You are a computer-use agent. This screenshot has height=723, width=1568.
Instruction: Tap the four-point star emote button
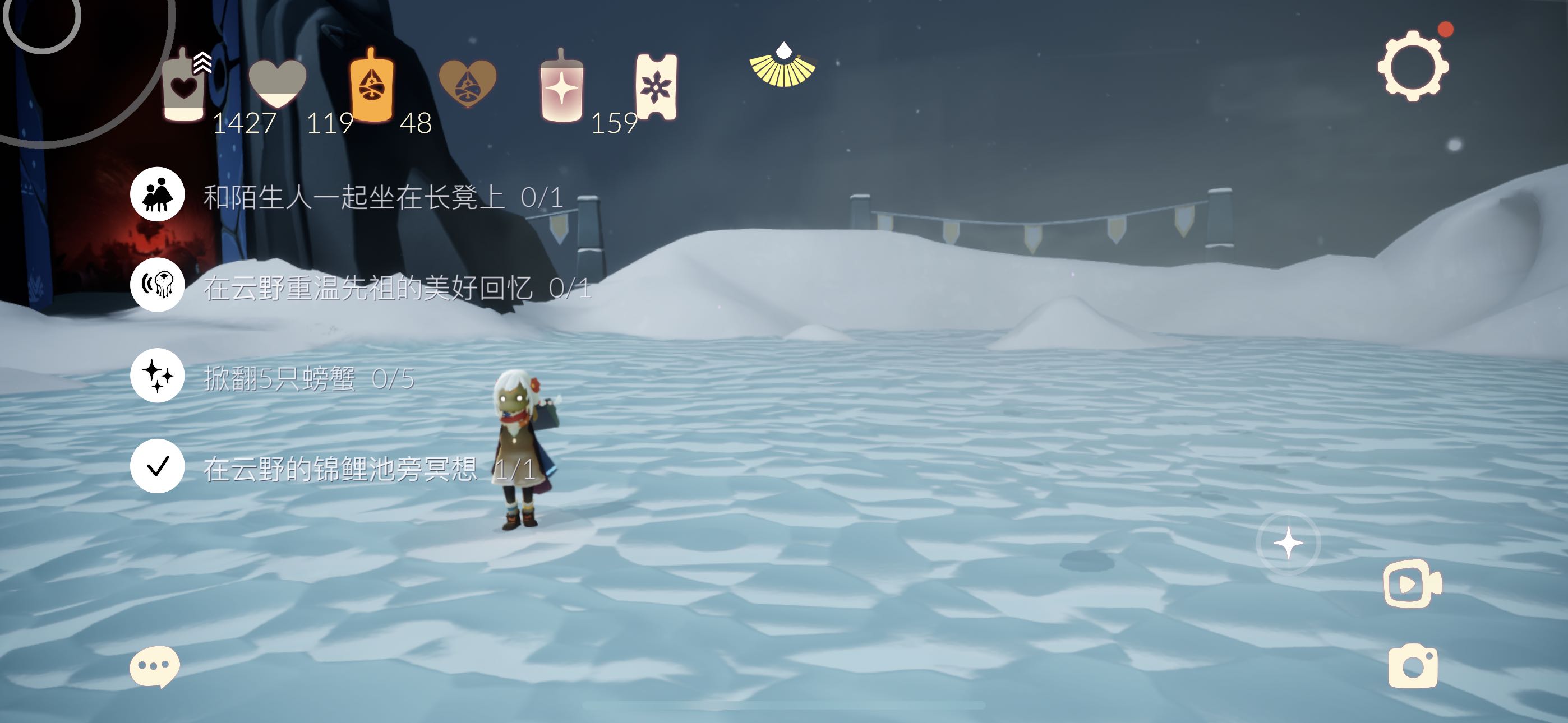1288,543
